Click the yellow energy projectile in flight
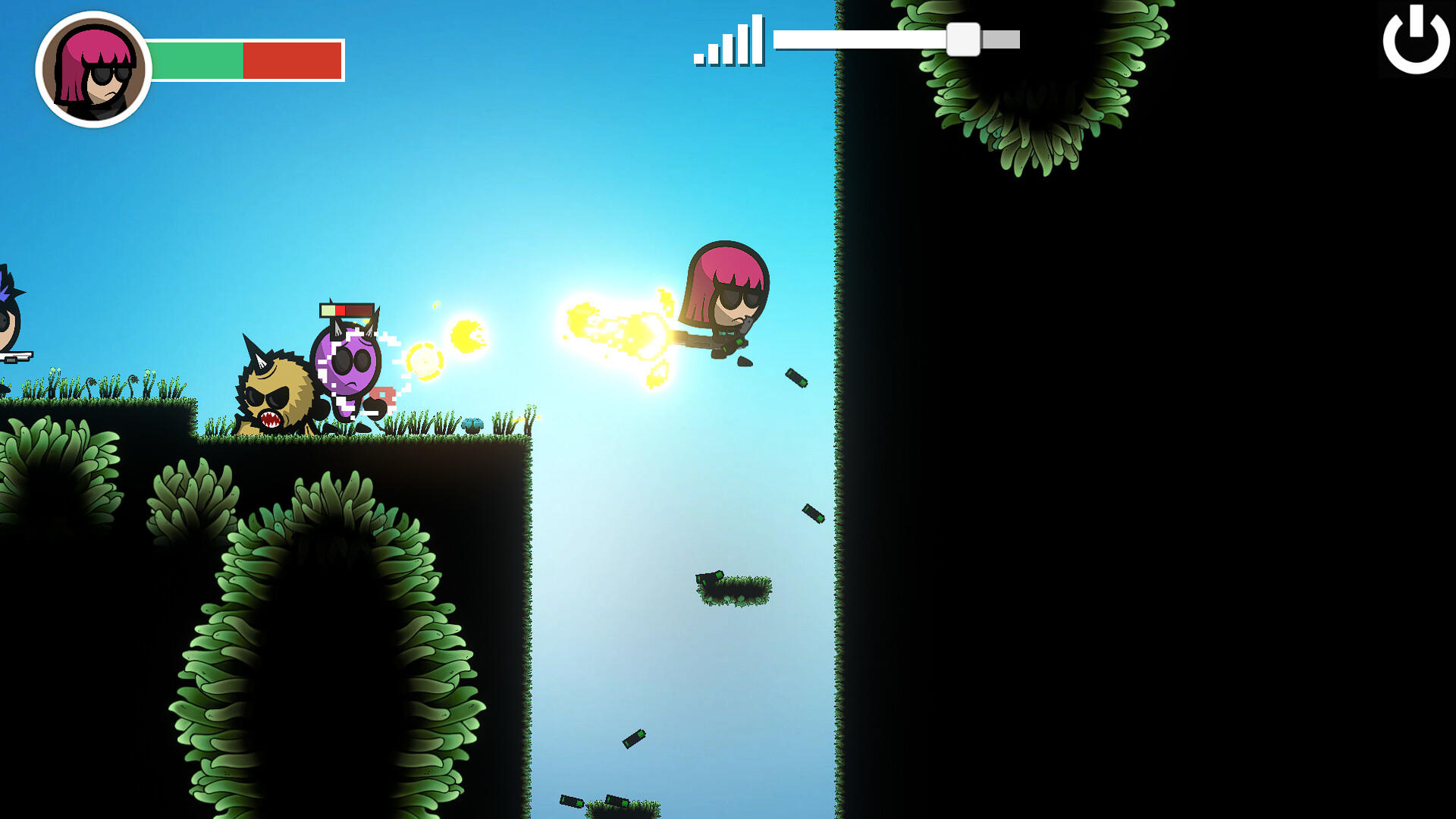1456x819 pixels. click(x=466, y=336)
